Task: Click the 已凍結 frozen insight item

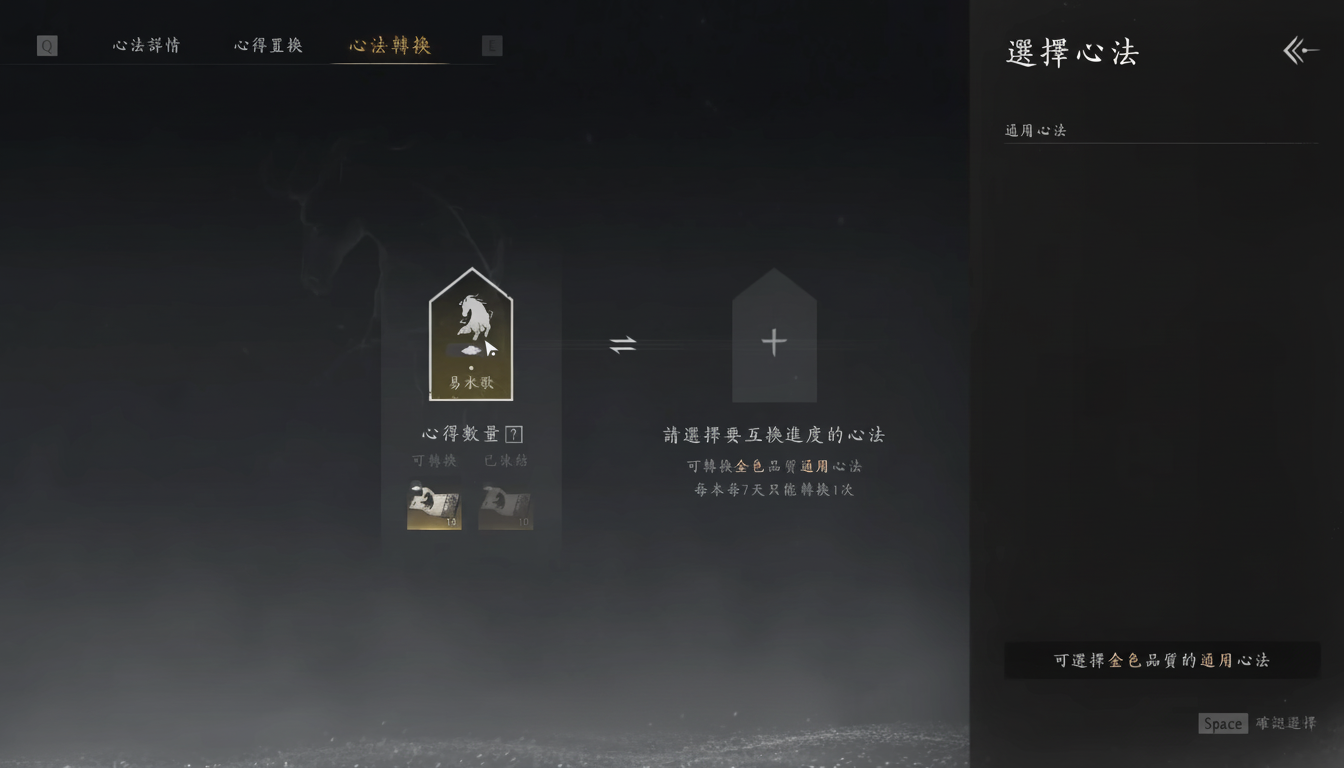Action: pyautogui.click(x=506, y=507)
